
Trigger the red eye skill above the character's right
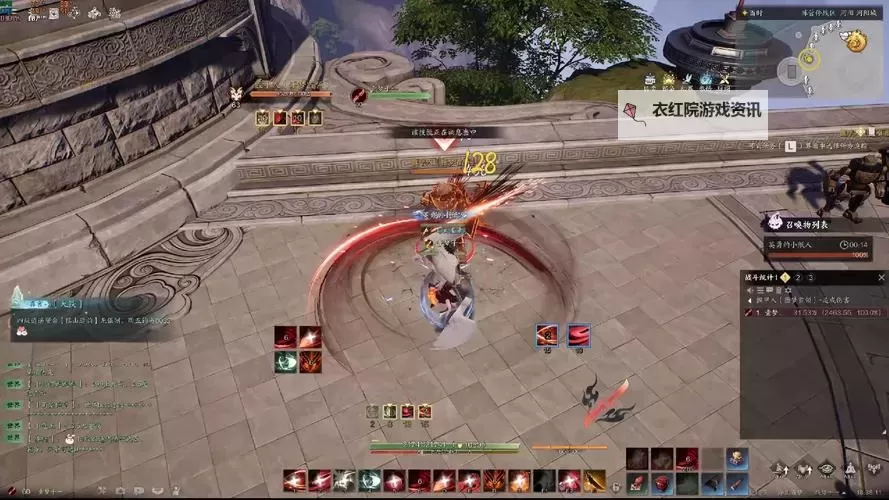click(x=548, y=335)
